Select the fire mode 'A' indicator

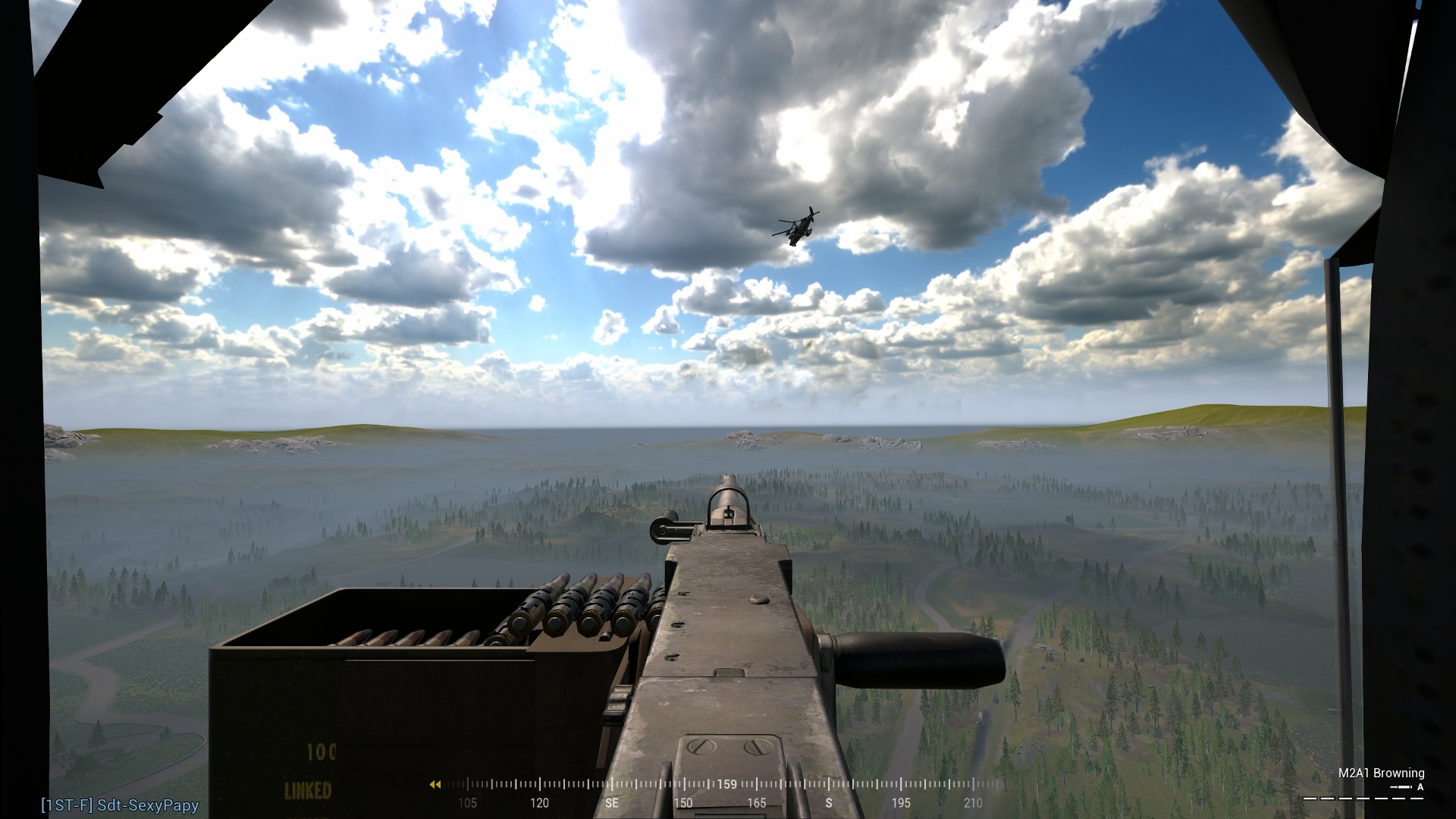(x=1420, y=788)
